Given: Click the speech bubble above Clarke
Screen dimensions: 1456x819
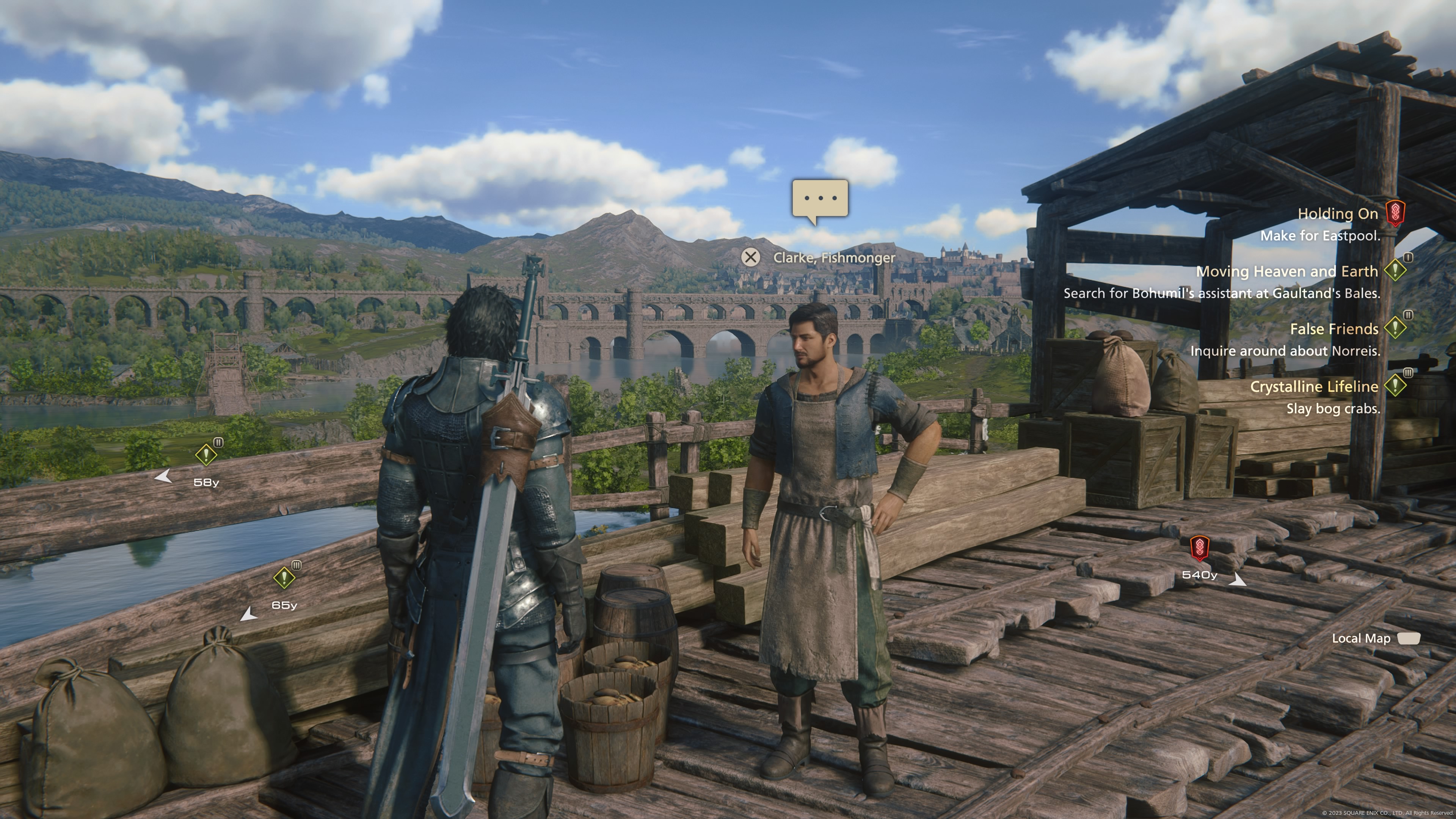Looking at the screenshot, I should [x=819, y=199].
